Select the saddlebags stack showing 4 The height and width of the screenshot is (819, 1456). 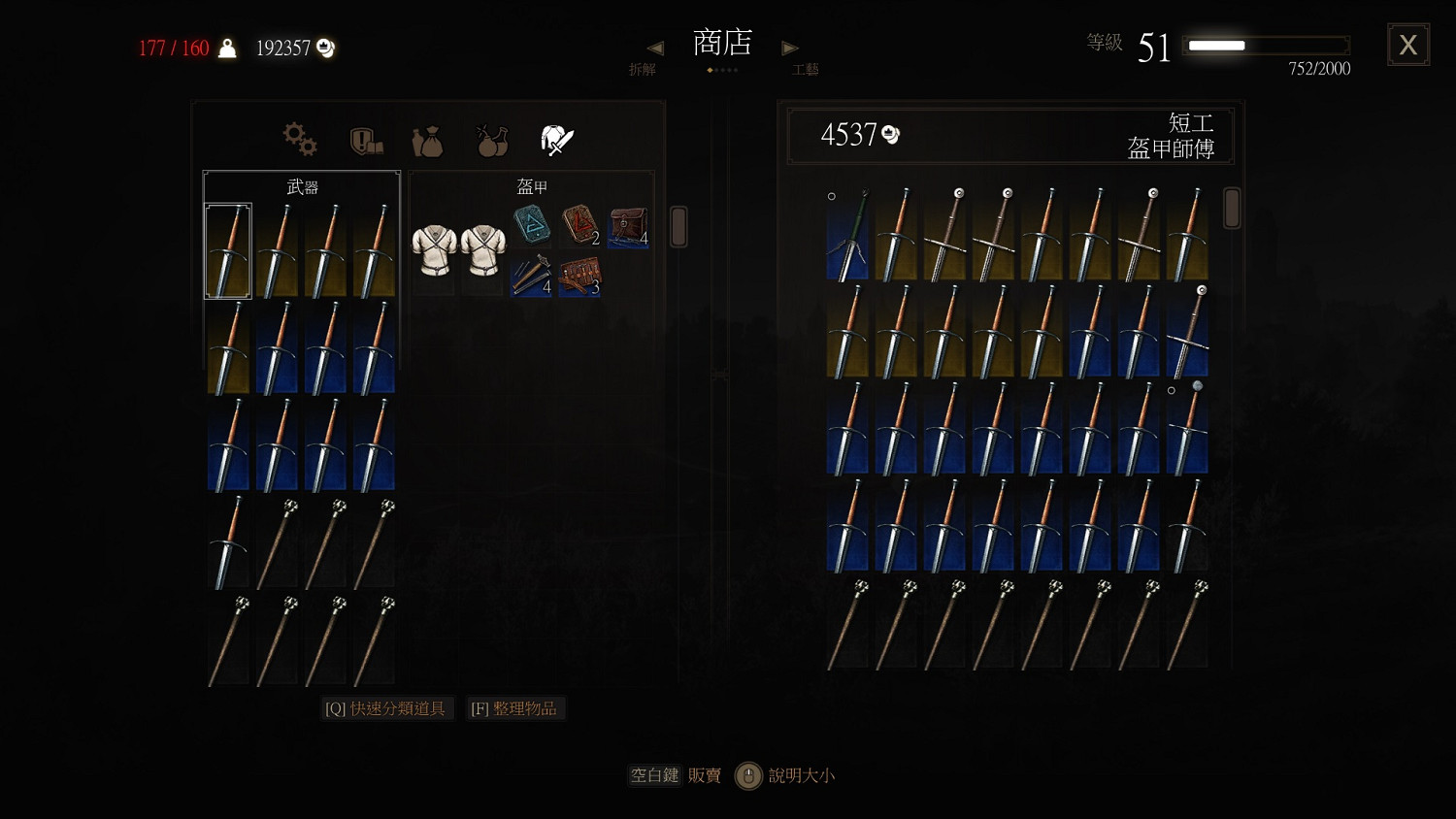(628, 230)
